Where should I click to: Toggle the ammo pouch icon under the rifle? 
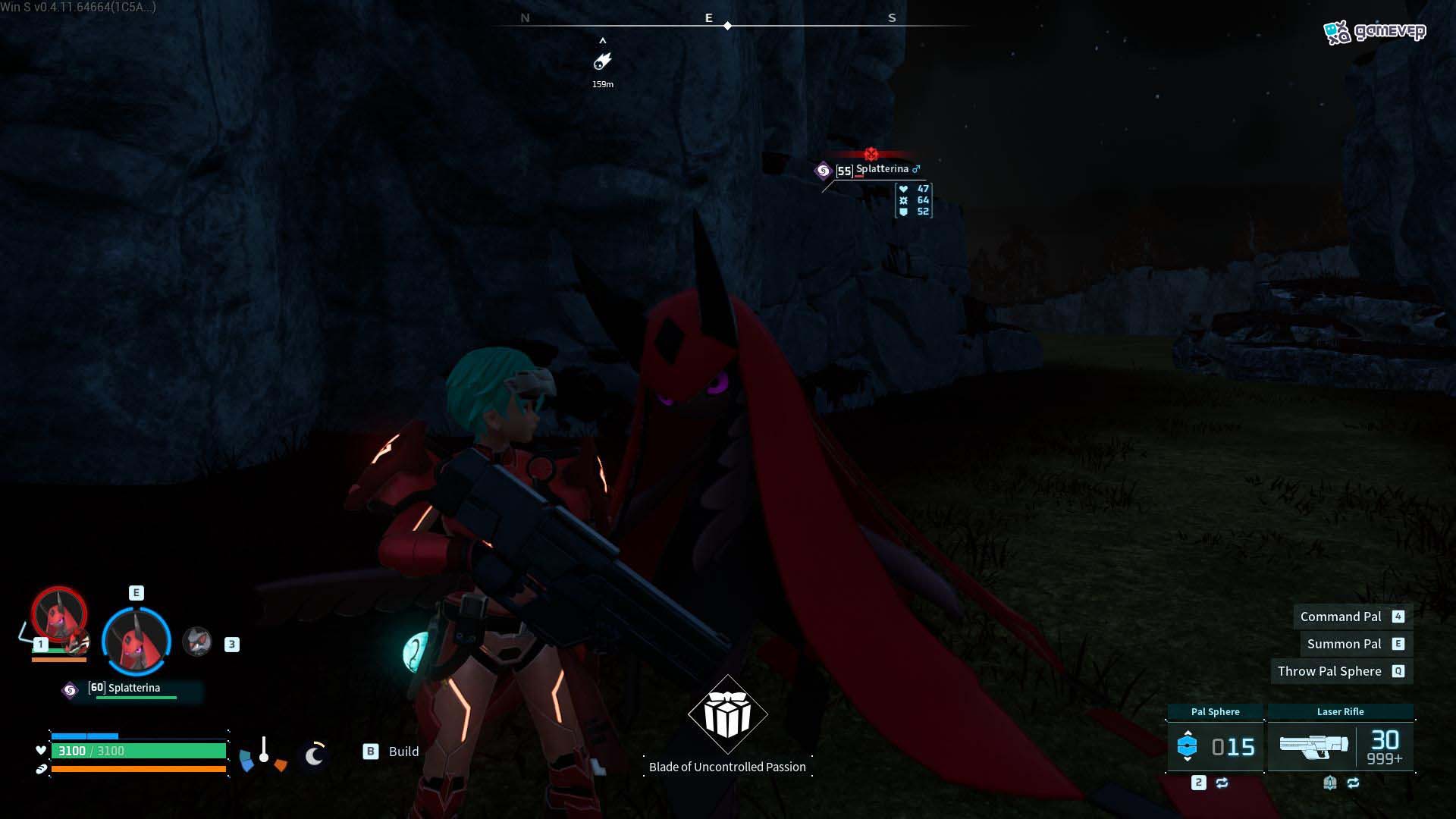[x=1330, y=783]
